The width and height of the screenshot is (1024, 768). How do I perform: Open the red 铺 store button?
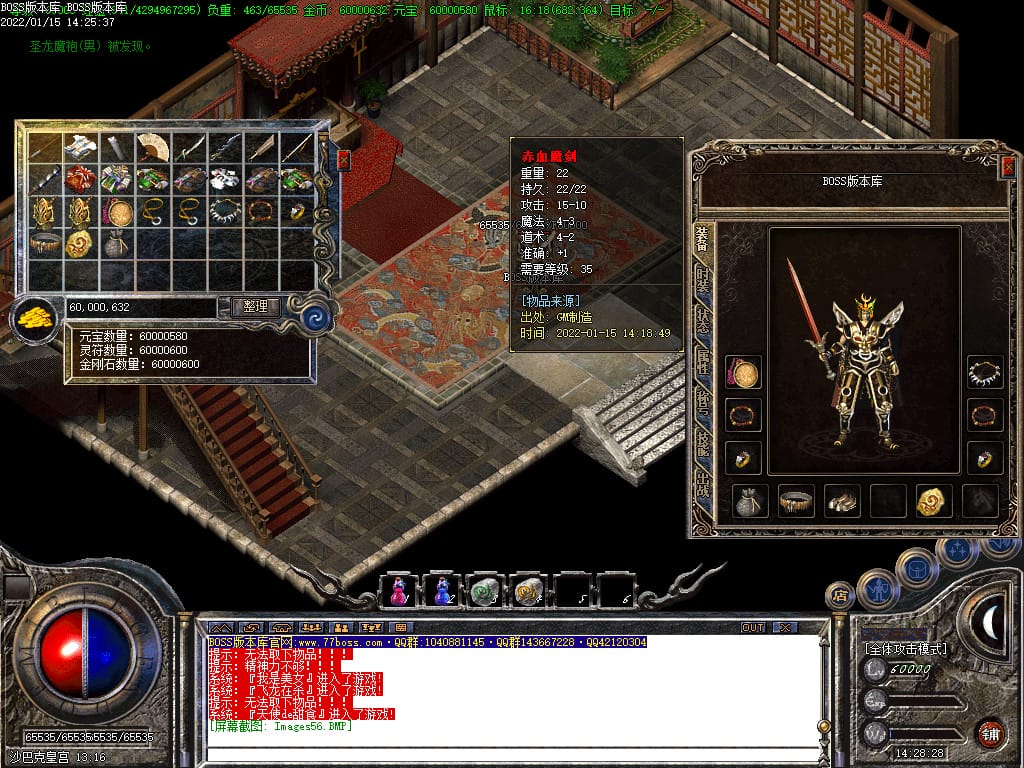tap(991, 734)
